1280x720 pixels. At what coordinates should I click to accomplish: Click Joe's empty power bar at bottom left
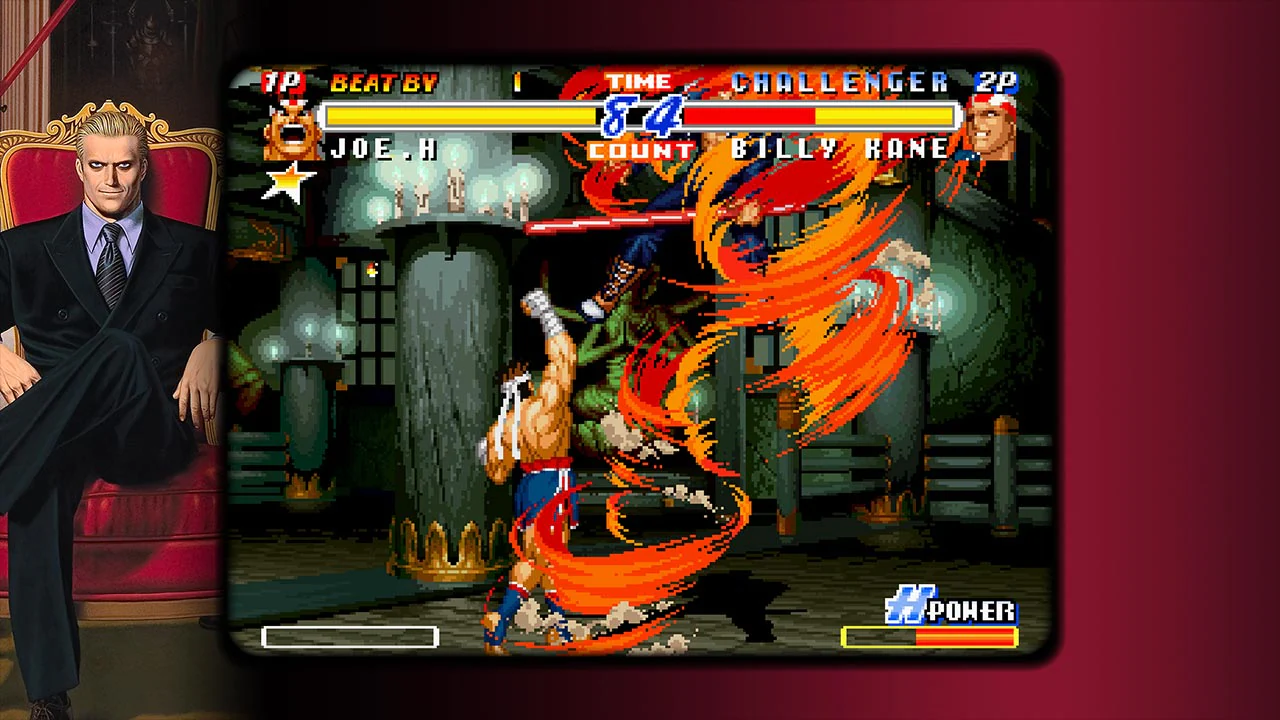point(350,636)
